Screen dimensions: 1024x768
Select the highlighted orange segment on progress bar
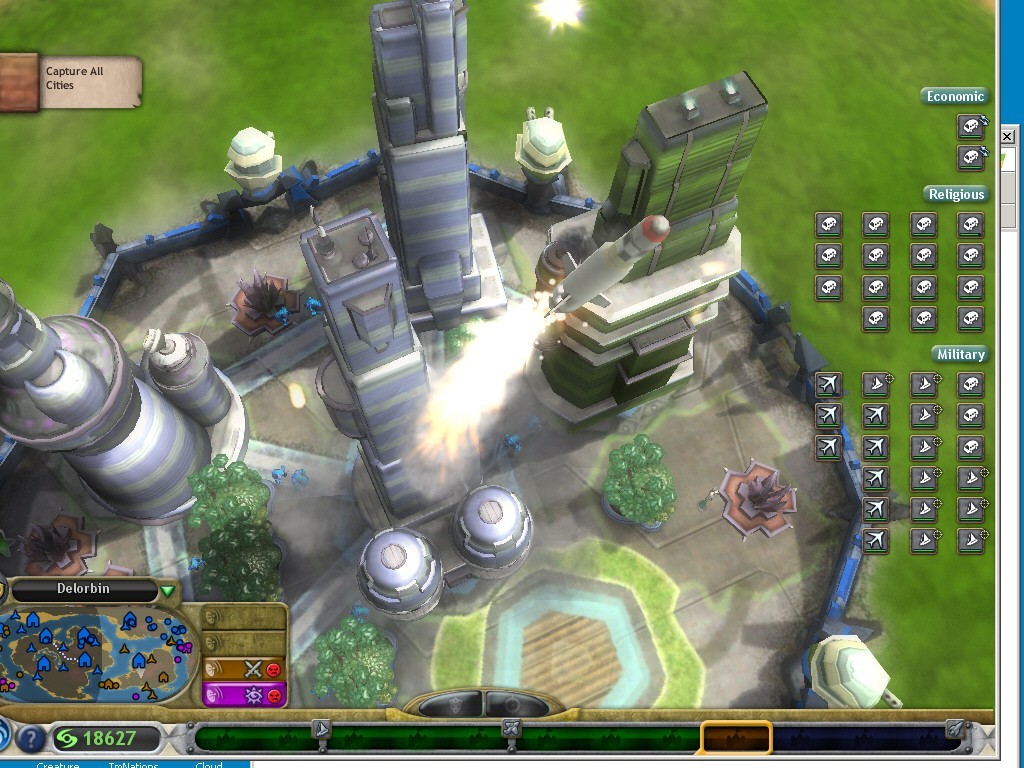pyautogui.click(x=736, y=739)
